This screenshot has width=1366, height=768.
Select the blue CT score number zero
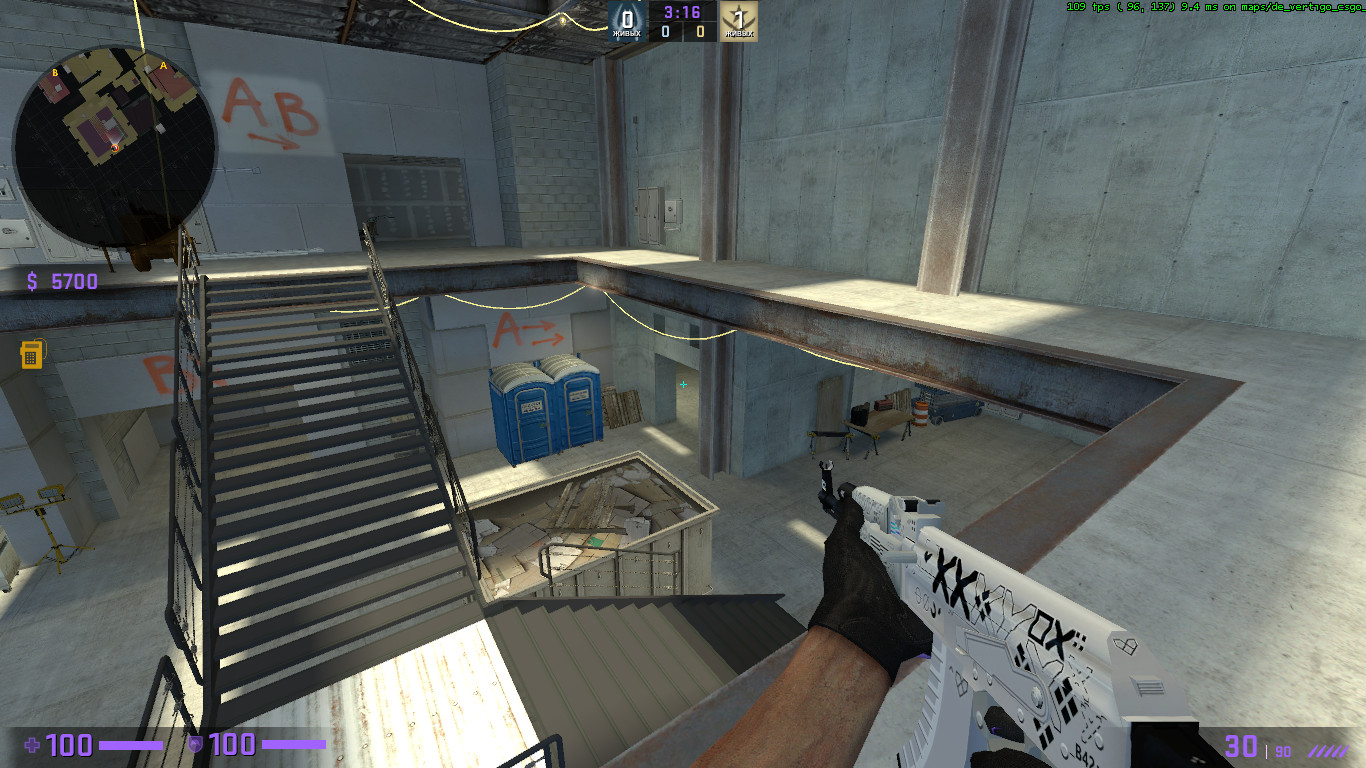click(664, 30)
